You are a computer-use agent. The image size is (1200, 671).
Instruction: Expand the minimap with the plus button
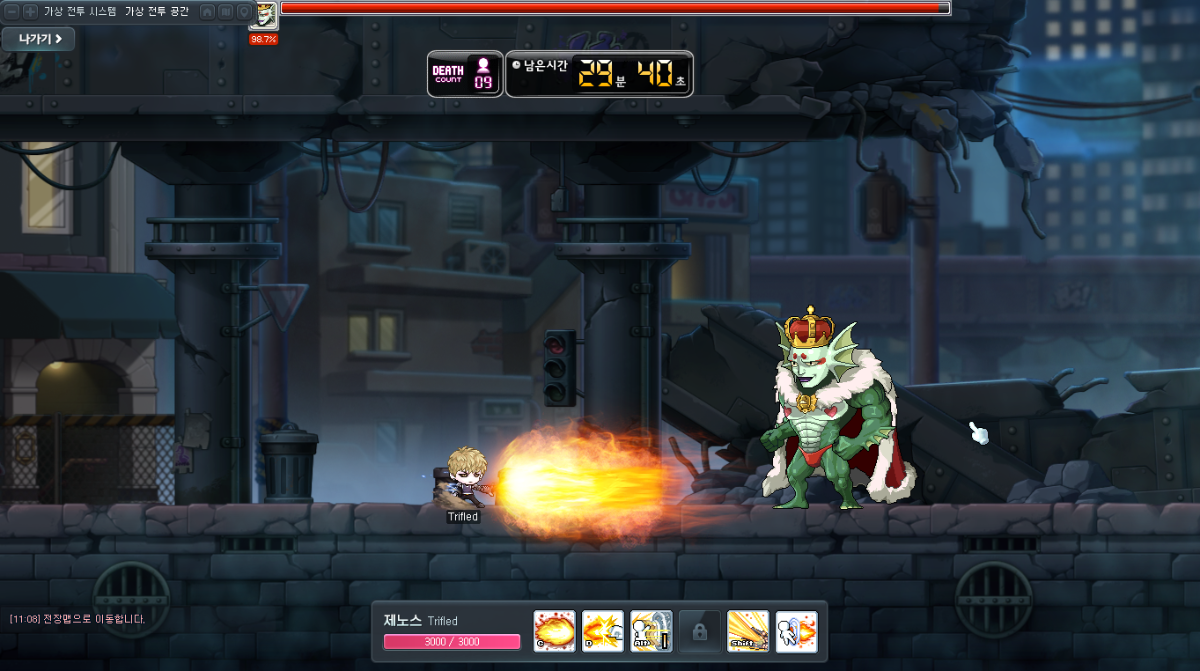(30, 11)
